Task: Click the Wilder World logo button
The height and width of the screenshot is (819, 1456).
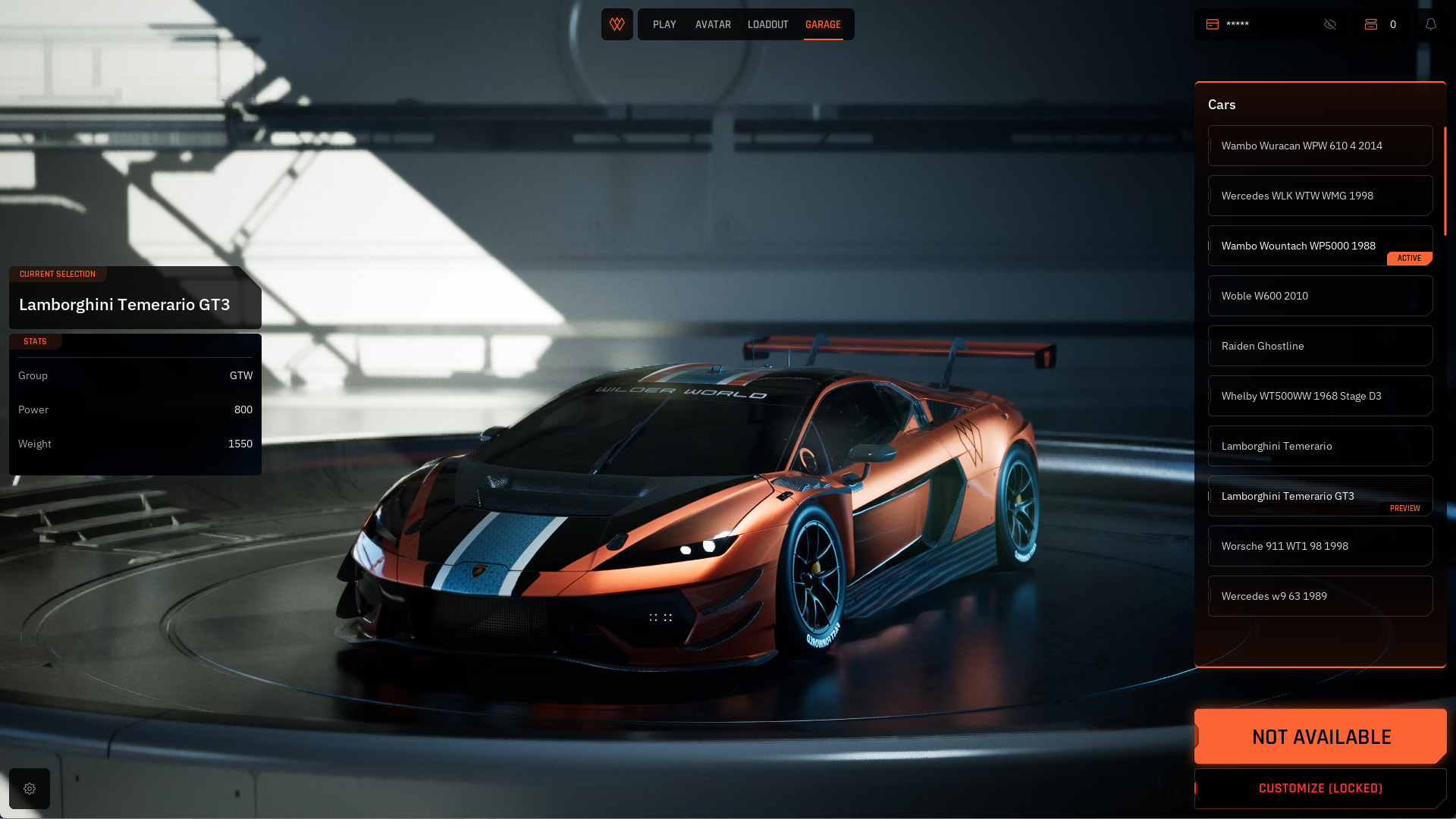Action: tap(617, 24)
